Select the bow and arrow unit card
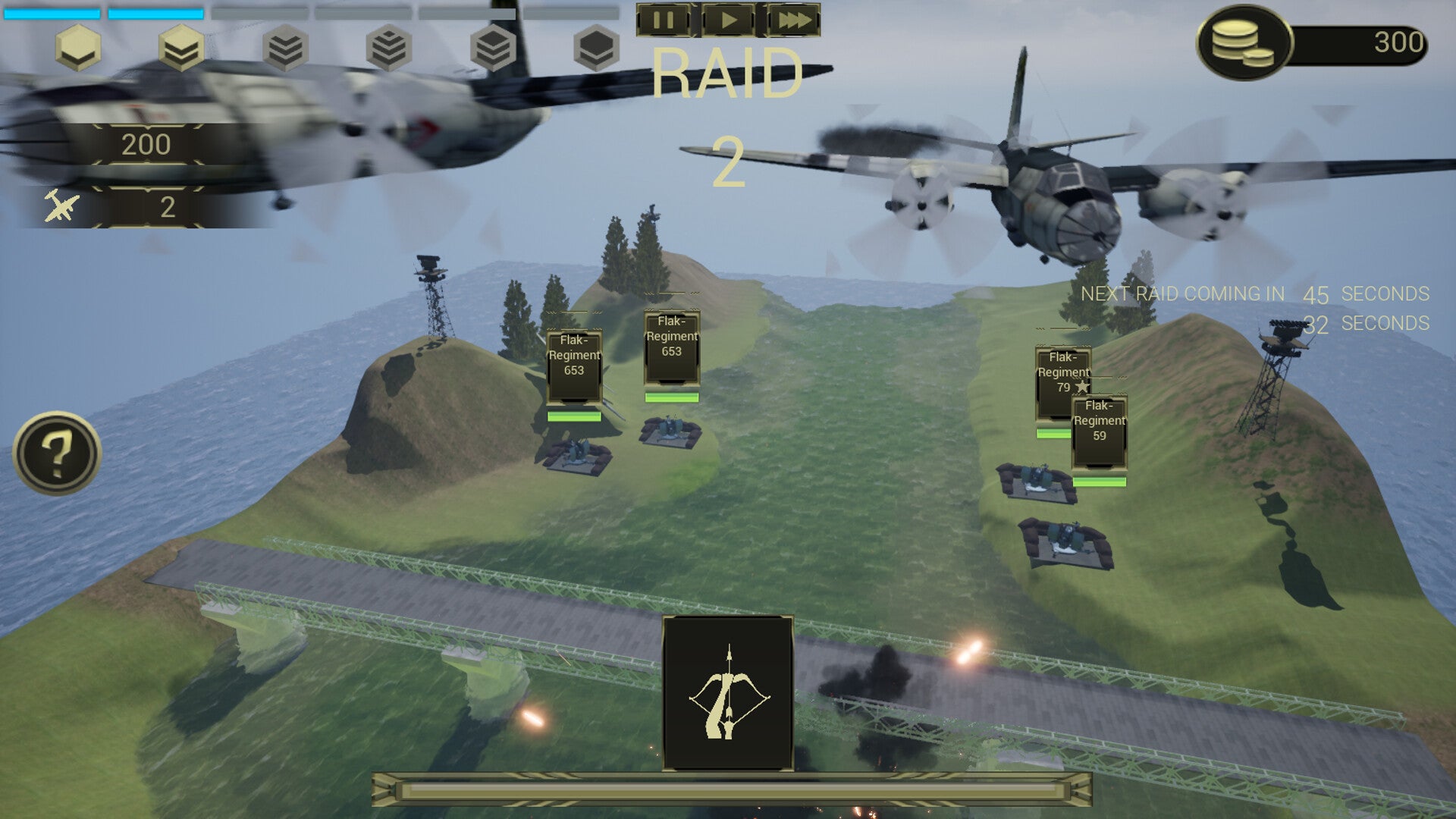Viewport: 1456px width, 819px height. pos(728,693)
